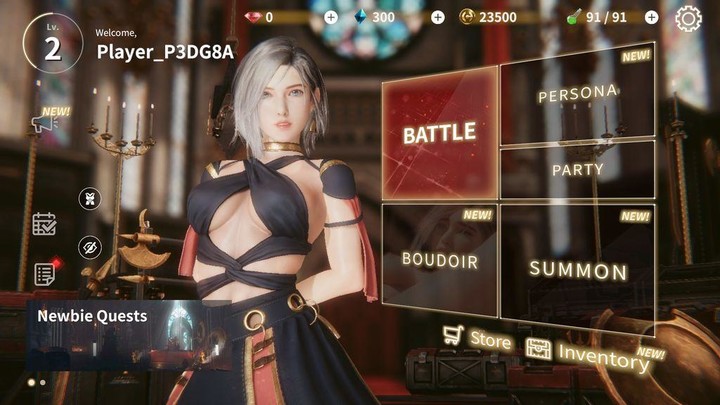Open the megaphone announcements icon
This screenshot has width=720, height=405.
(x=43, y=122)
